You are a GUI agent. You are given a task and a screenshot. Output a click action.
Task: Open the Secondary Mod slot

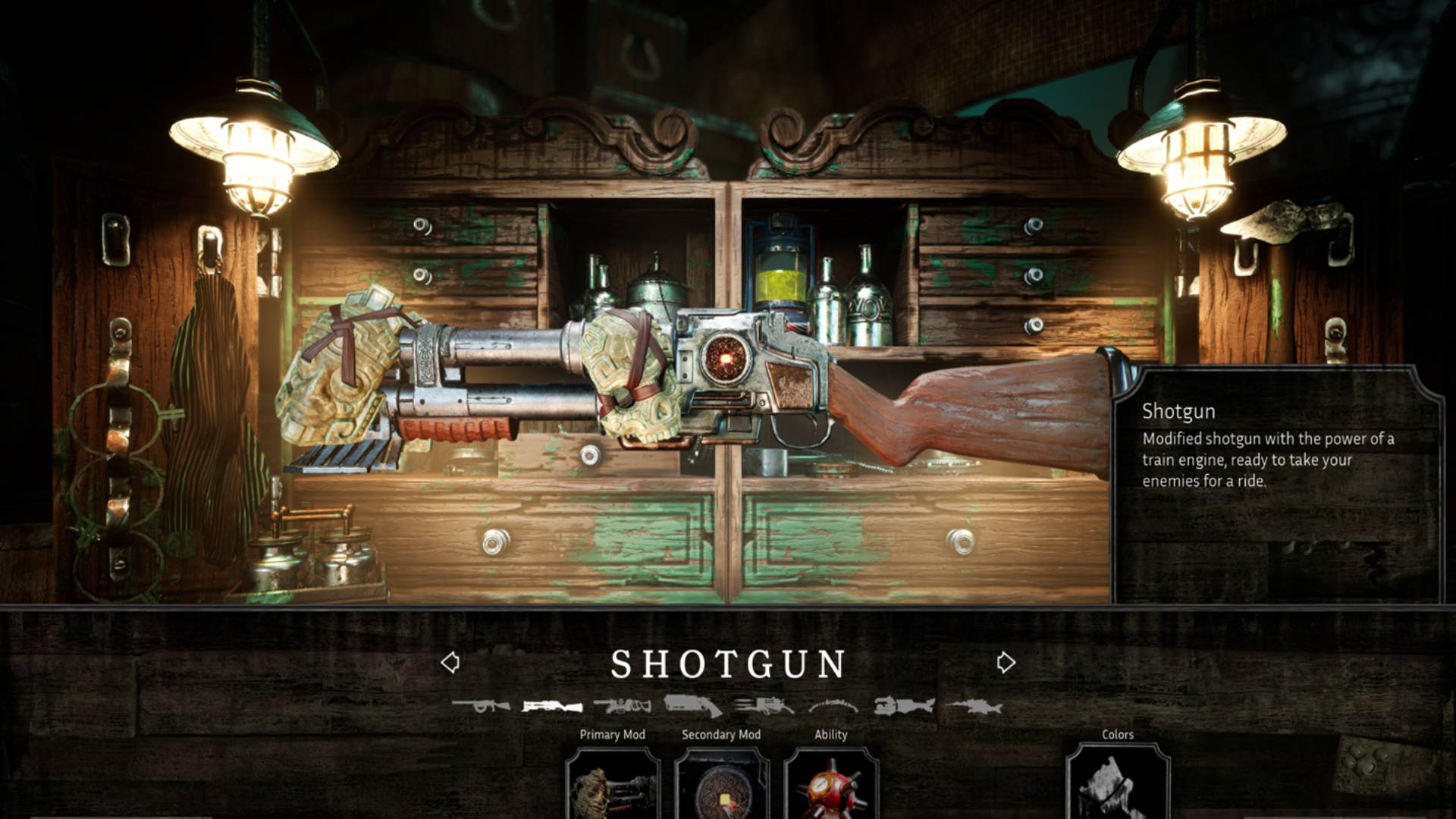[721, 785]
